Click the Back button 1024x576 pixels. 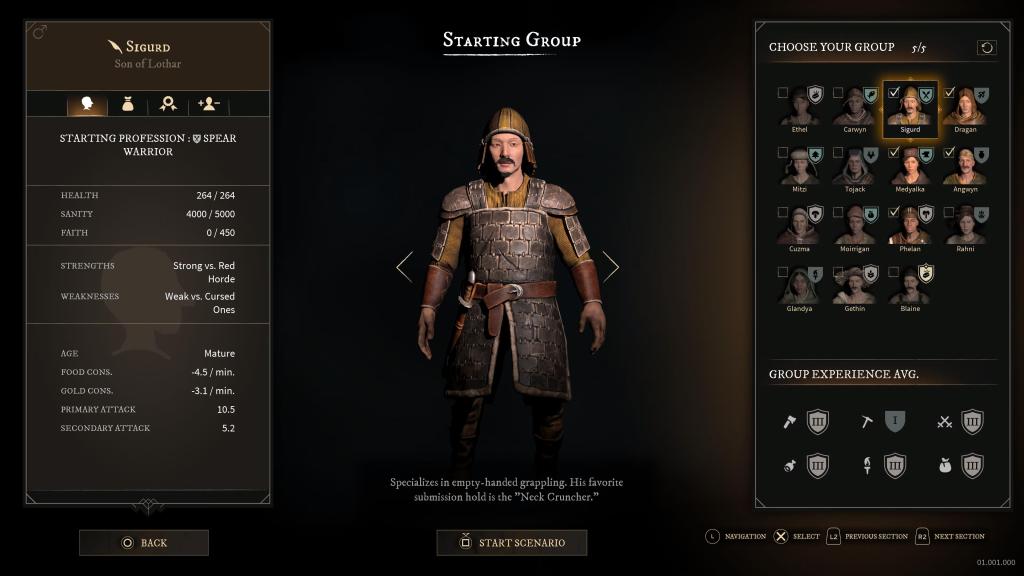[x=144, y=543]
